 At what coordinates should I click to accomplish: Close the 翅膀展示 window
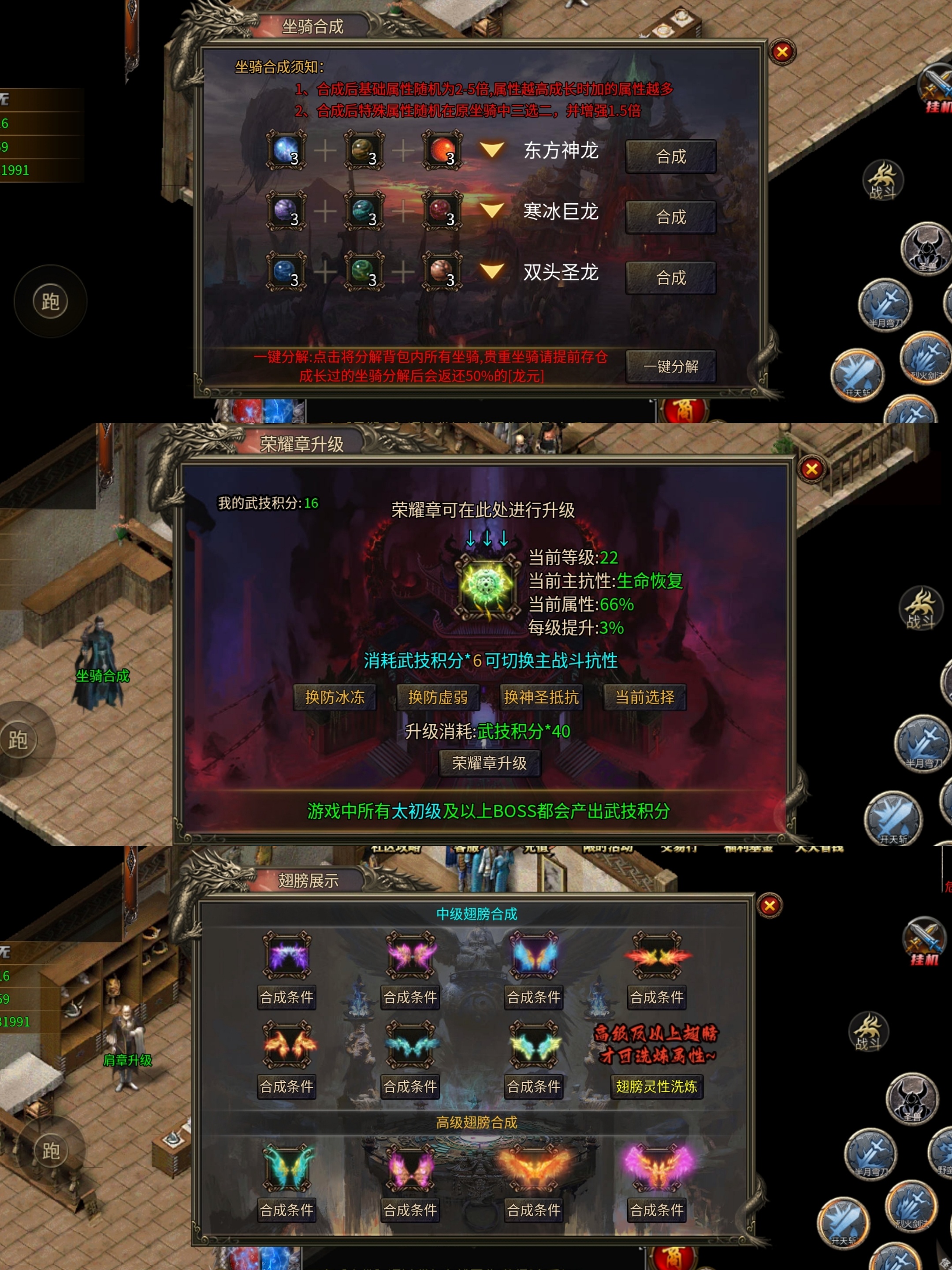click(x=770, y=905)
